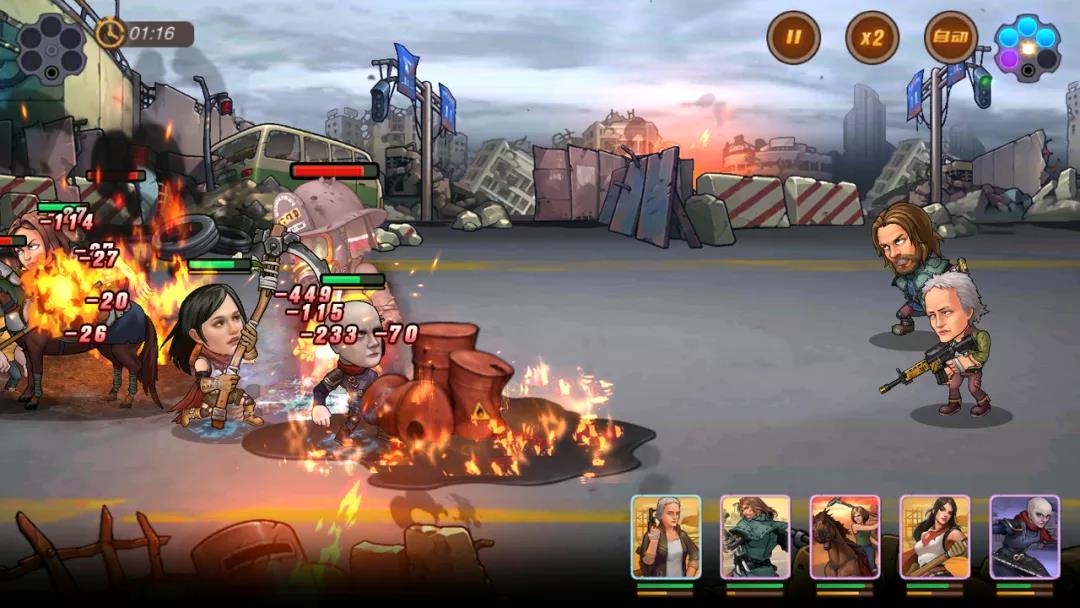Tap the glowing revolver cylinder with colored orbs
The height and width of the screenshot is (608, 1080).
1027,47
